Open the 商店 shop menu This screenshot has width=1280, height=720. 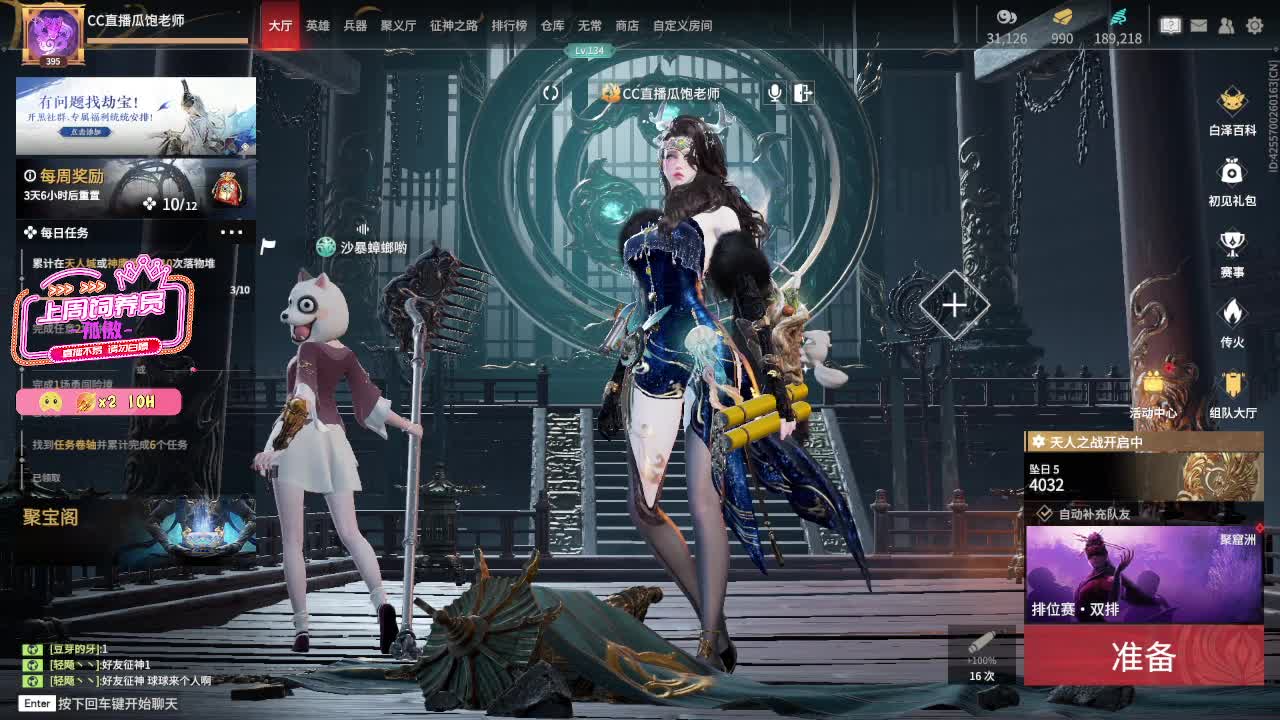tap(626, 26)
